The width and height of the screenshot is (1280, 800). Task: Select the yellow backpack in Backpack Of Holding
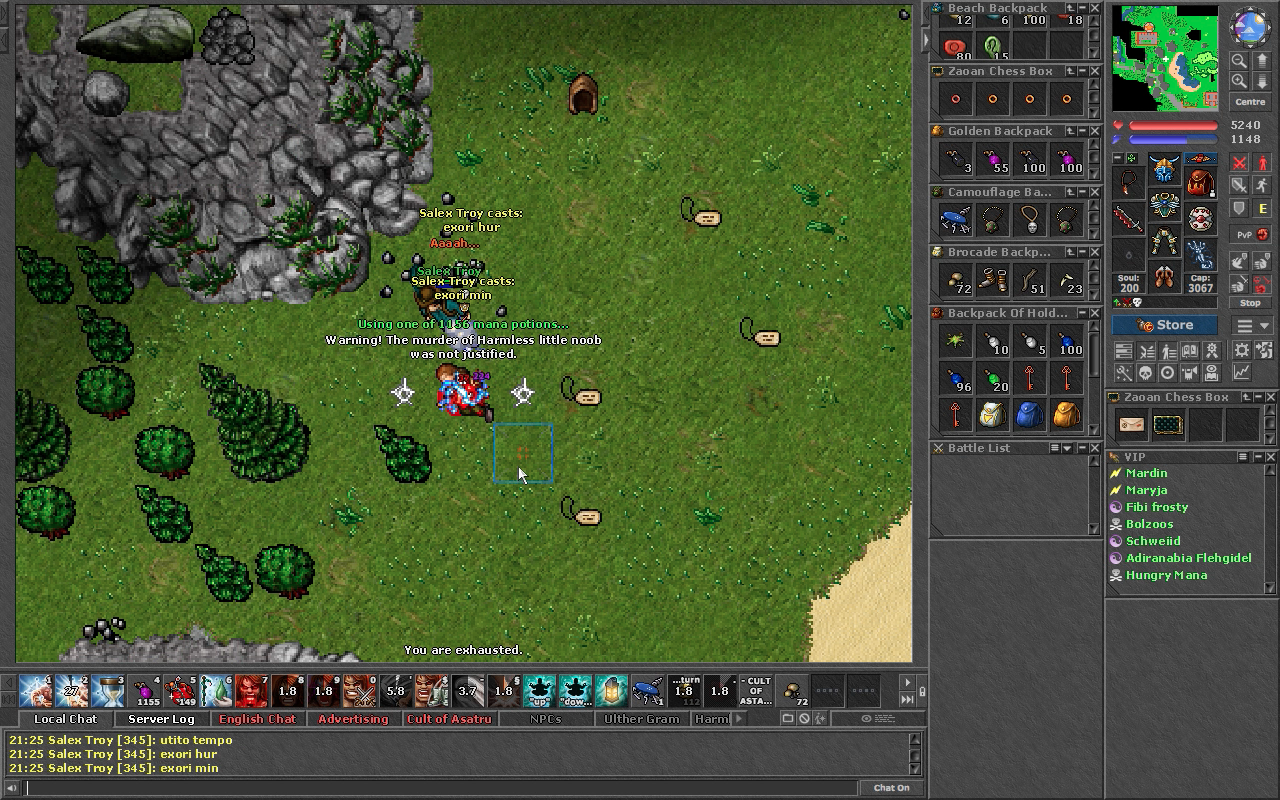[x=1066, y=415]
